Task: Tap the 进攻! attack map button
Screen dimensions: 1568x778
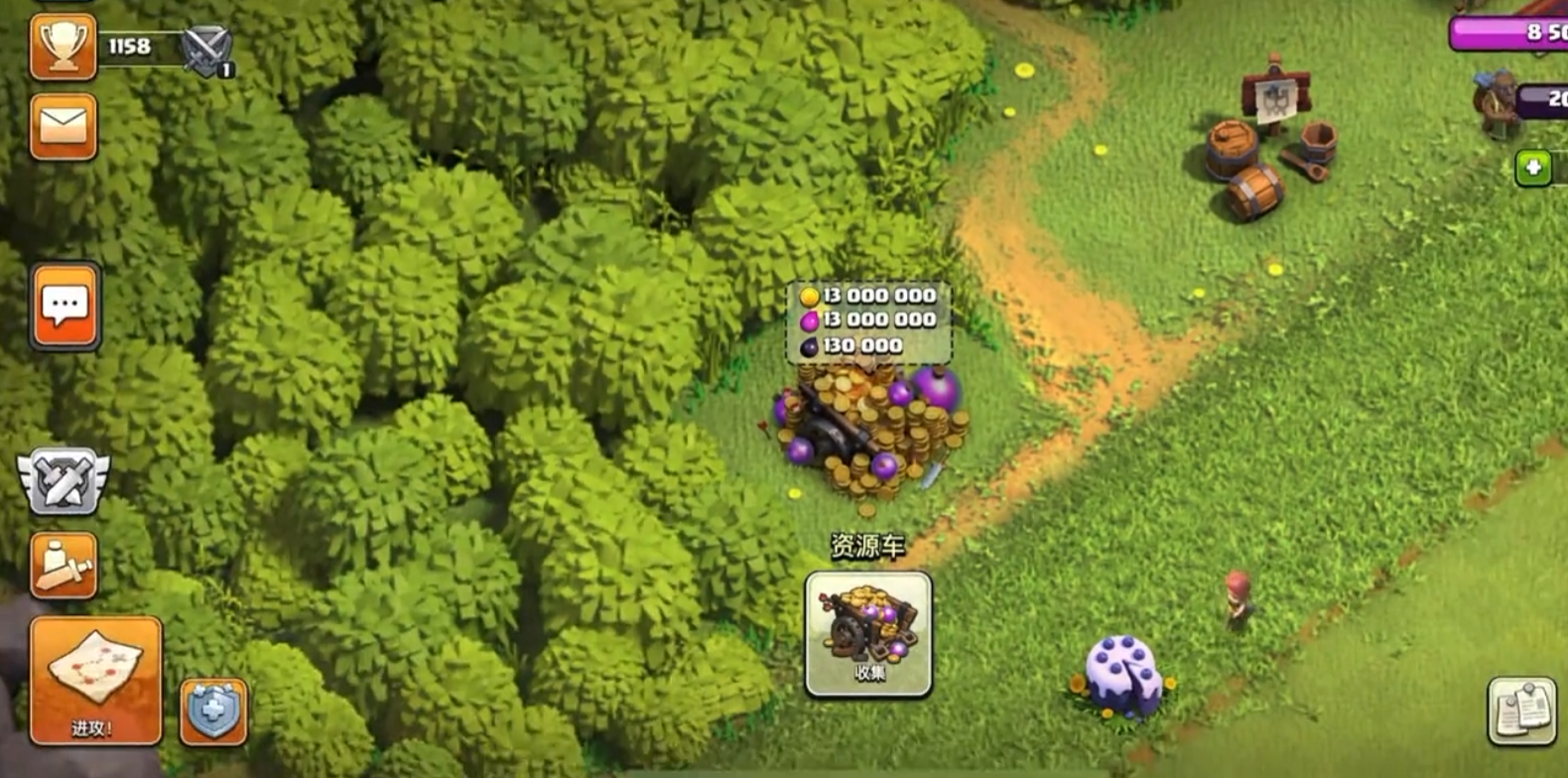Action: coord(95,680)
